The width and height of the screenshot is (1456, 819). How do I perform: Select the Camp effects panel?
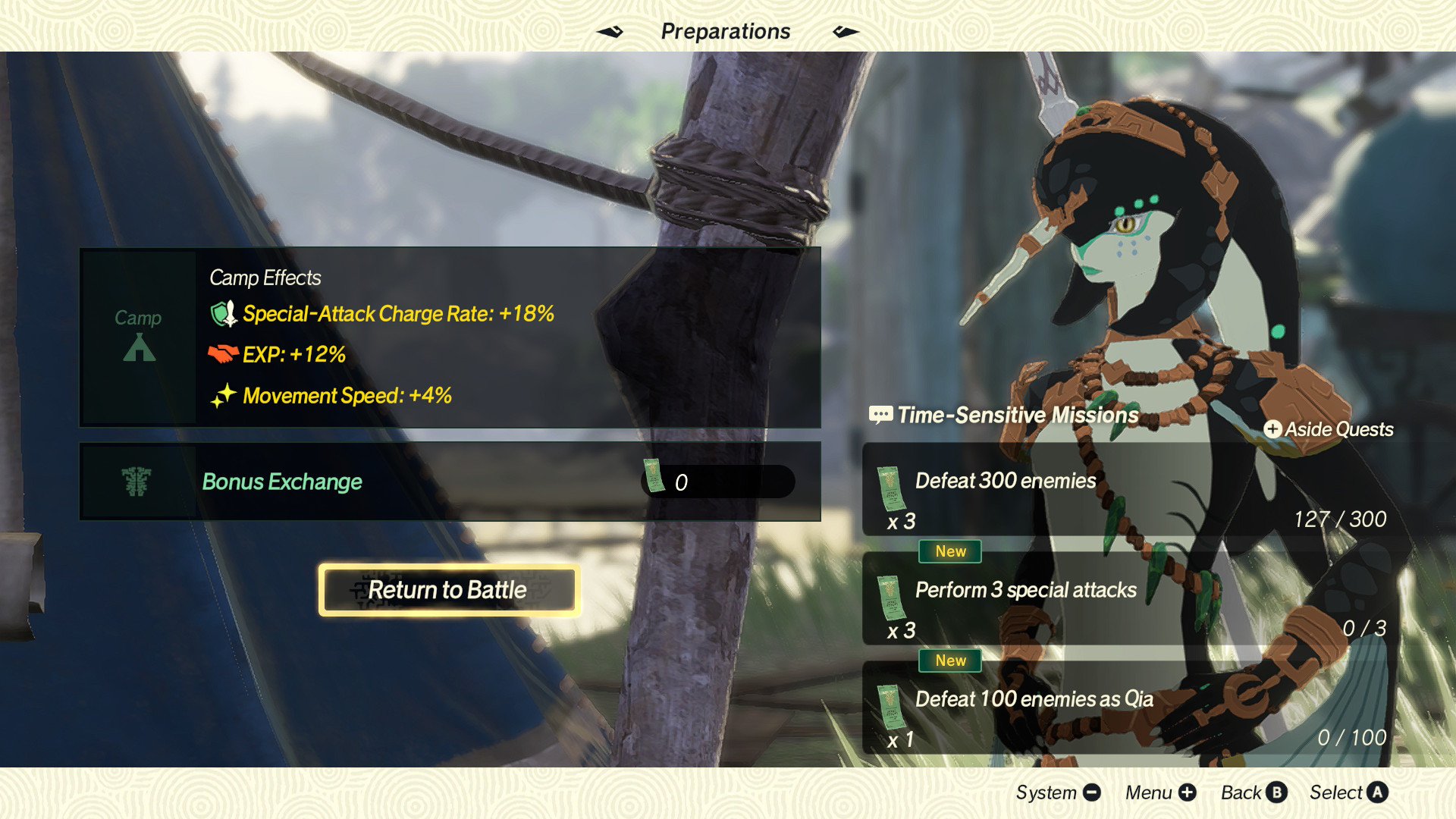[x=450, y=337]
